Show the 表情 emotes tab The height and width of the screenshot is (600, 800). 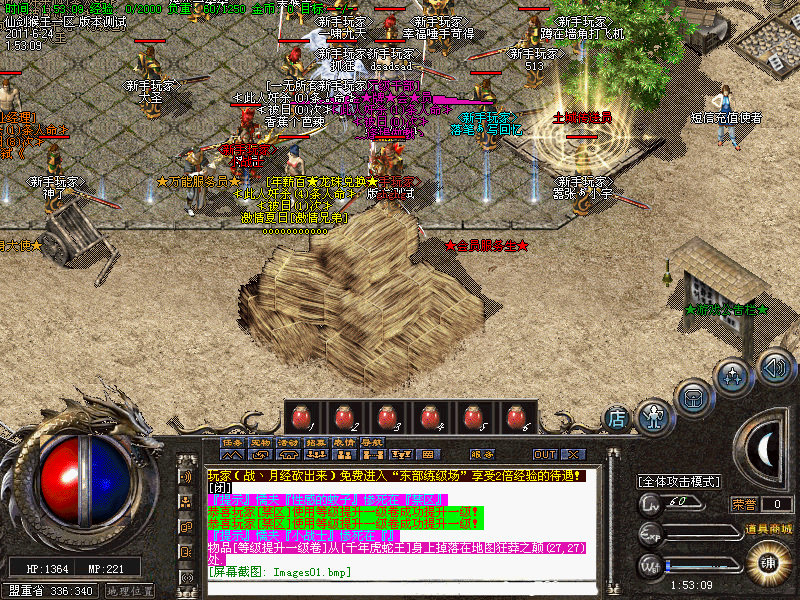pos(344,441)
